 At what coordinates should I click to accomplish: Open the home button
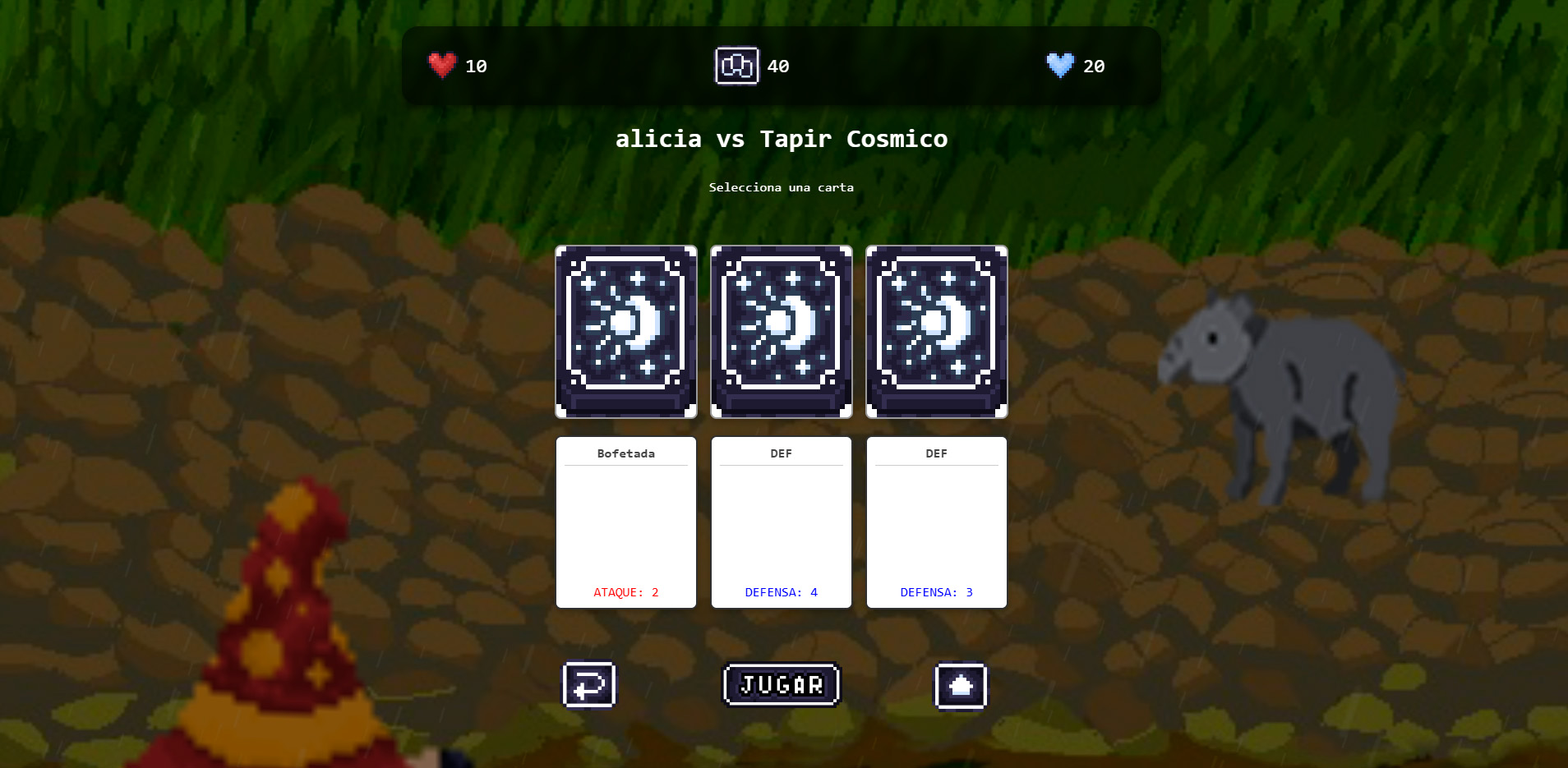click(961, 685)
